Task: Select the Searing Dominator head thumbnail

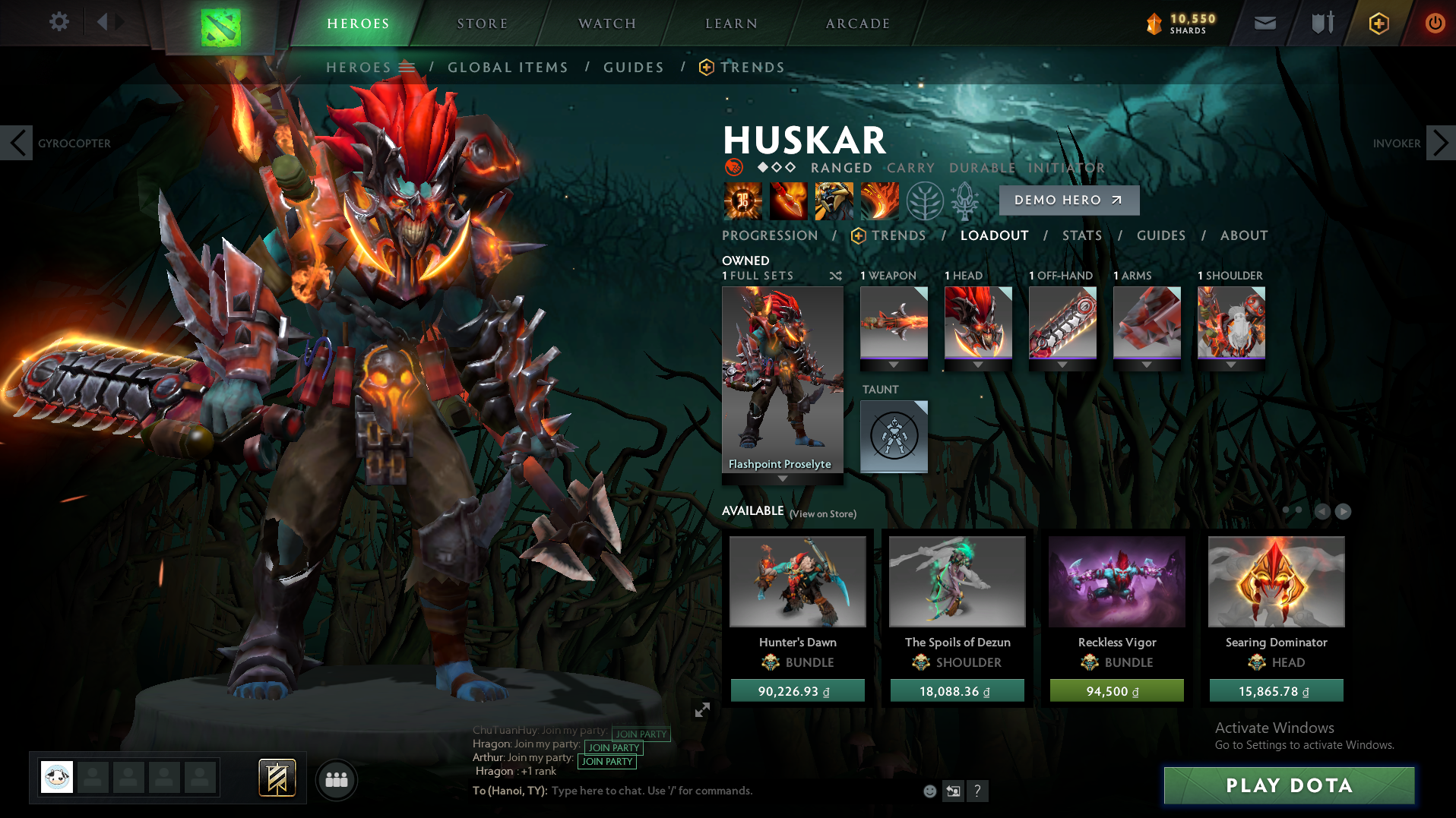Action: (1276, 582)
